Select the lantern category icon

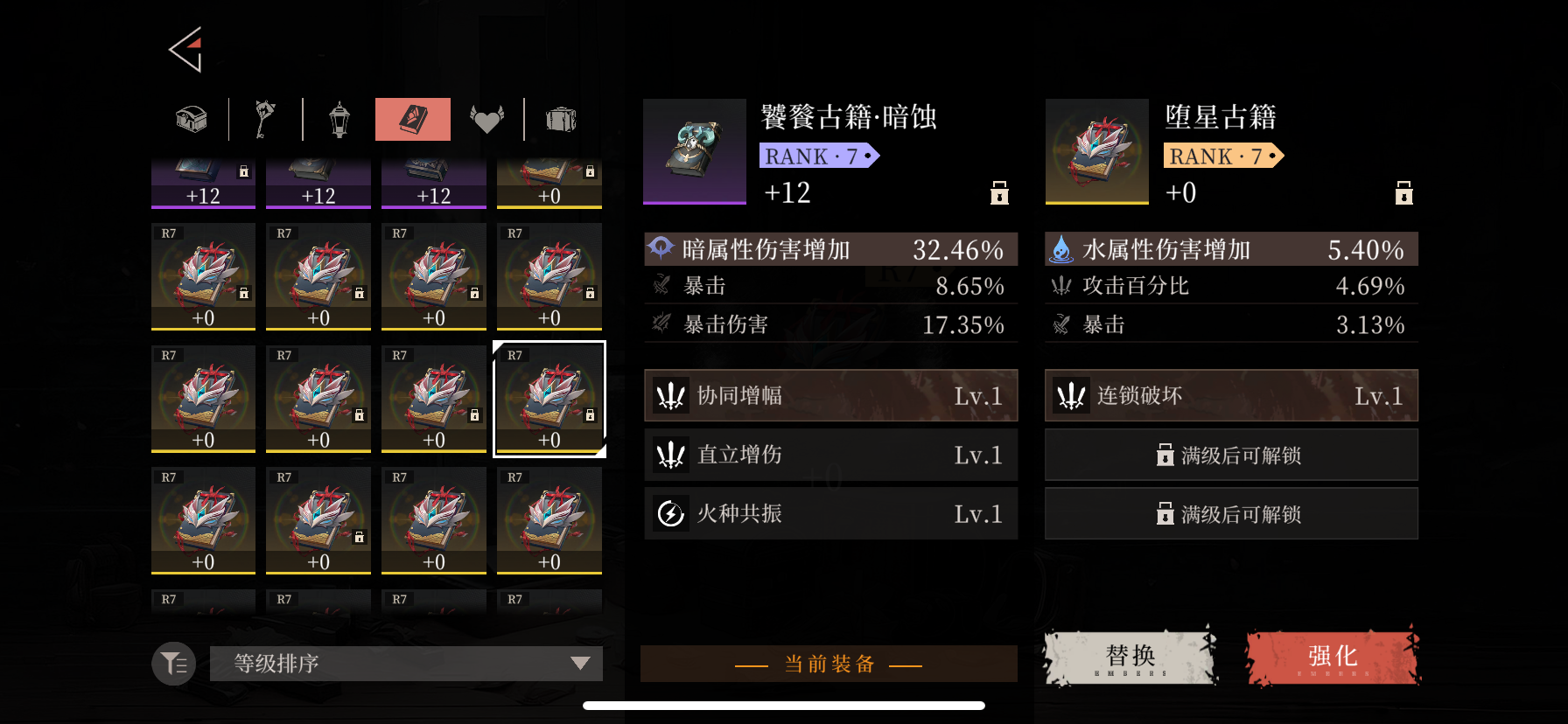click(x=340, y=119)
